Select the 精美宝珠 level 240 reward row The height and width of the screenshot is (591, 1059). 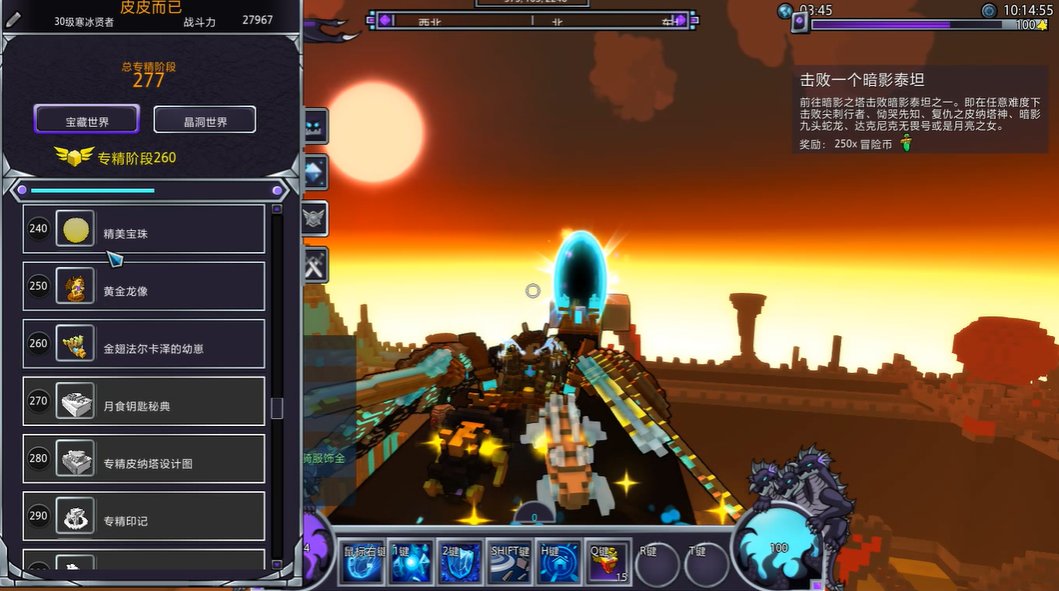pos(144,232)
